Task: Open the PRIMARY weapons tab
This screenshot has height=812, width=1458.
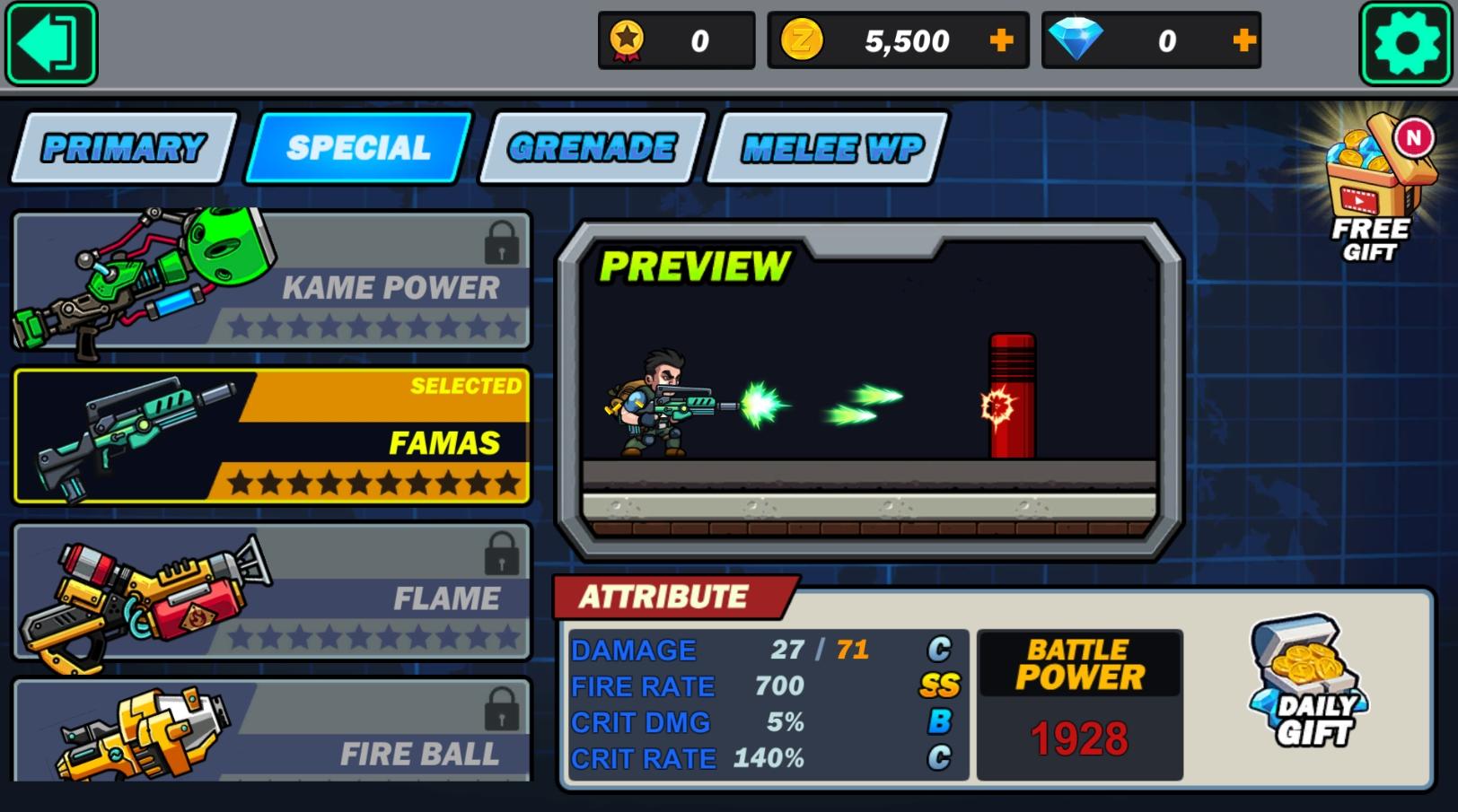Action: [119, 148]
